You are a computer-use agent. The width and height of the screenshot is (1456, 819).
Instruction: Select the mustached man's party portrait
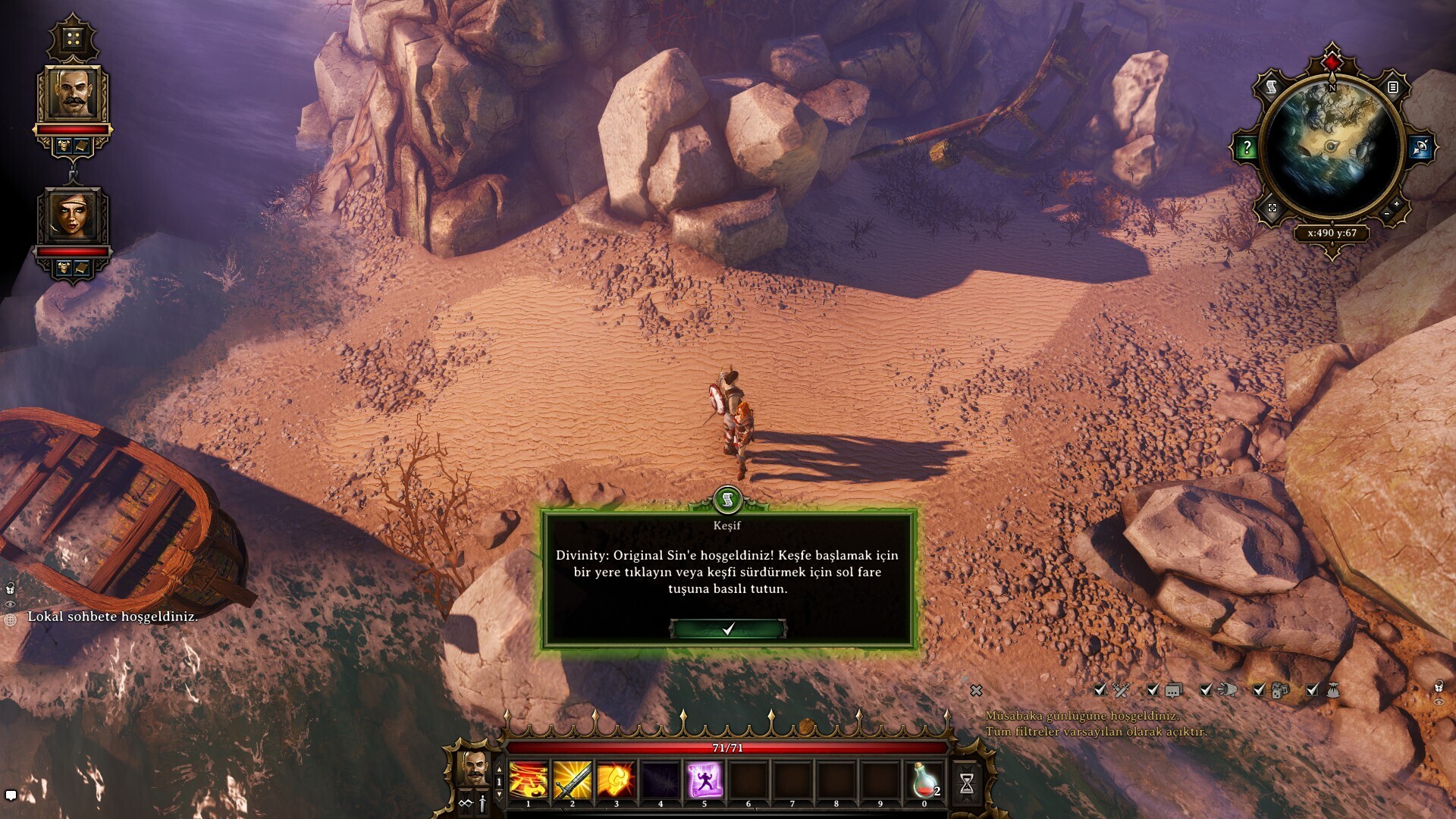[73, 94]
